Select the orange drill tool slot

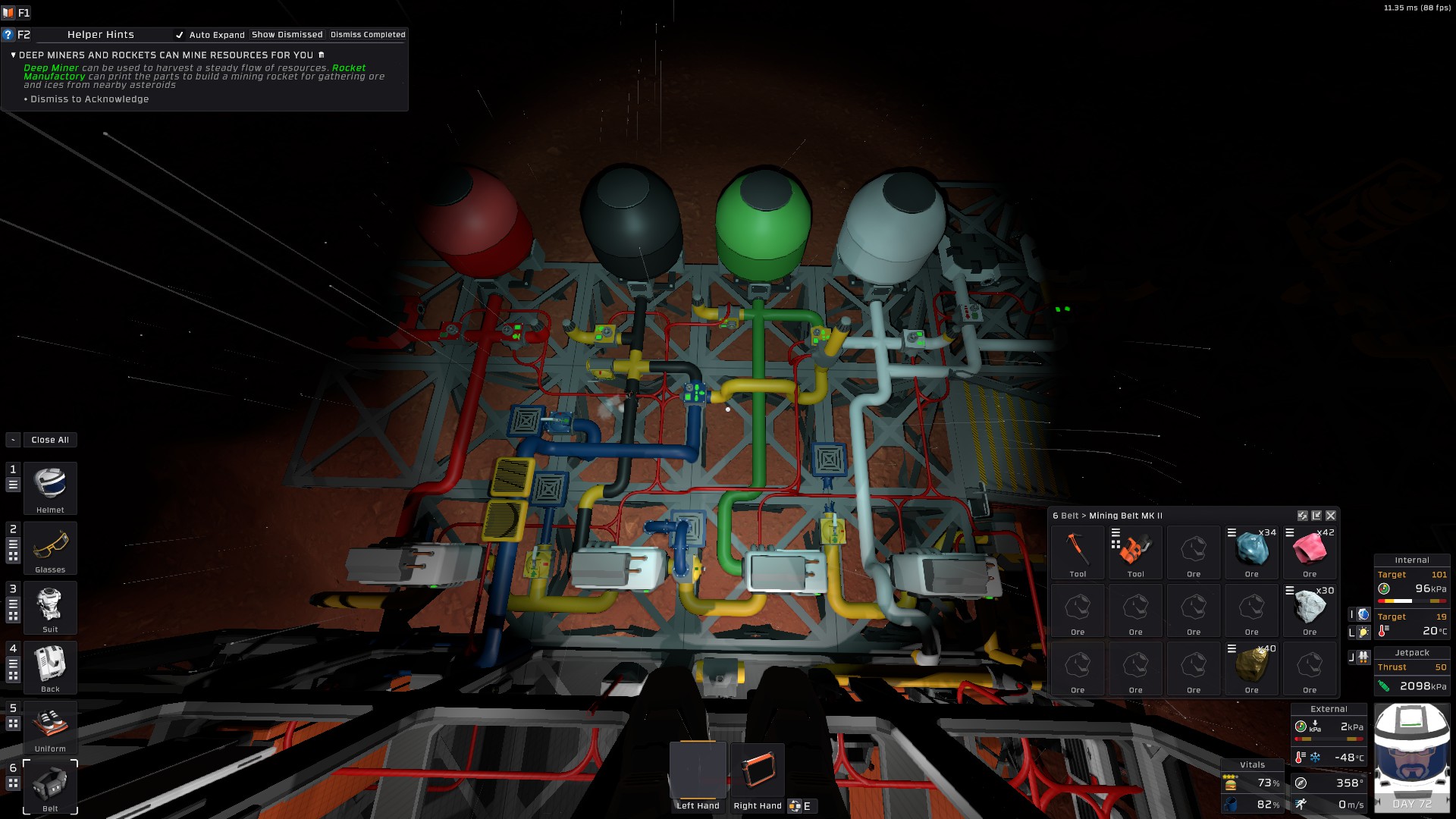coord(1135,551)
